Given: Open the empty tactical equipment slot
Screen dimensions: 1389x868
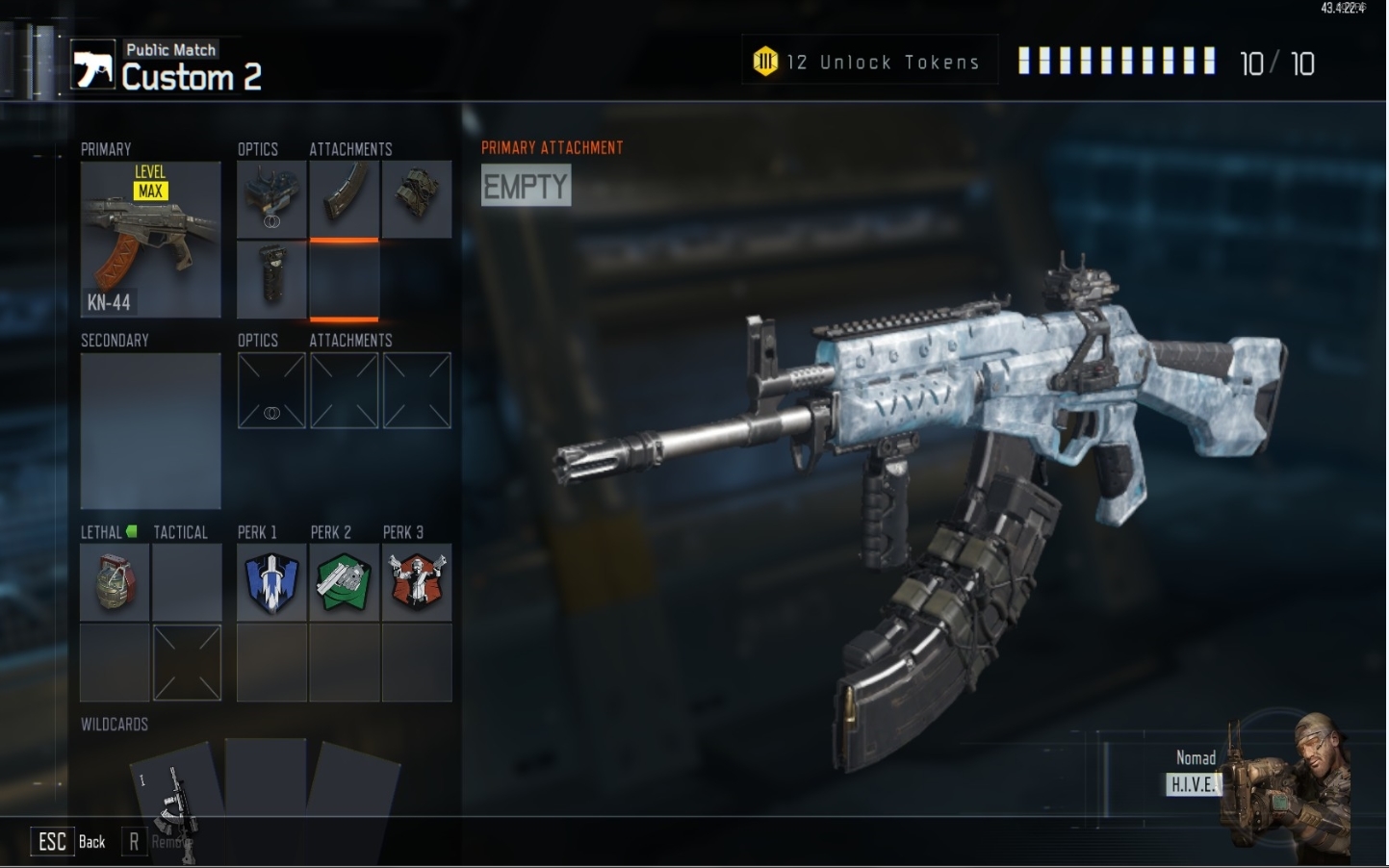Looking at the screenshot, I should coord(187,582).
